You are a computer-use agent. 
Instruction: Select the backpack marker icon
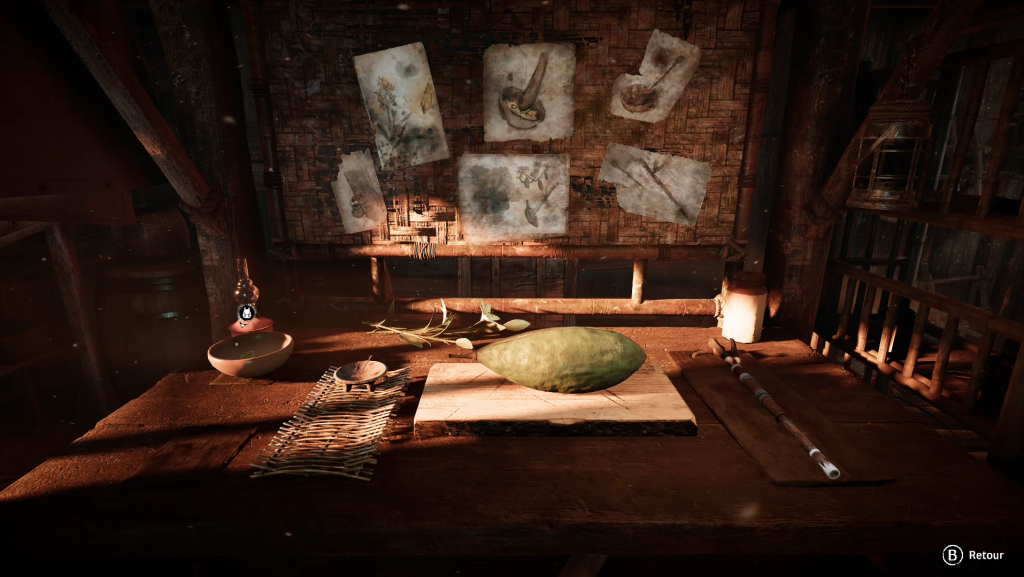tap(247, 312)
